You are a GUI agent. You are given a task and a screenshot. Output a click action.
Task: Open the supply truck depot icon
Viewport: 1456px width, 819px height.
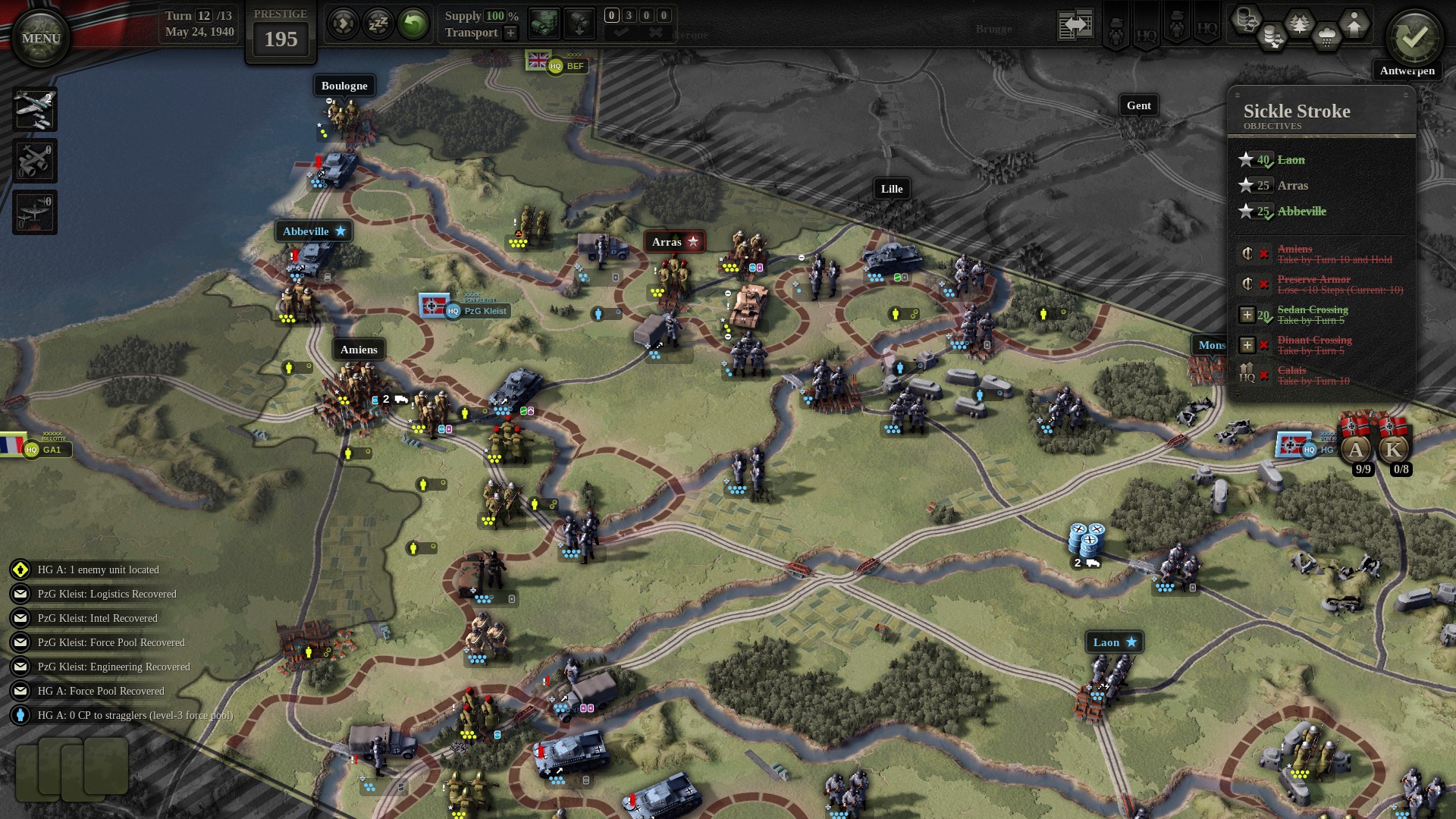[543, 24]
